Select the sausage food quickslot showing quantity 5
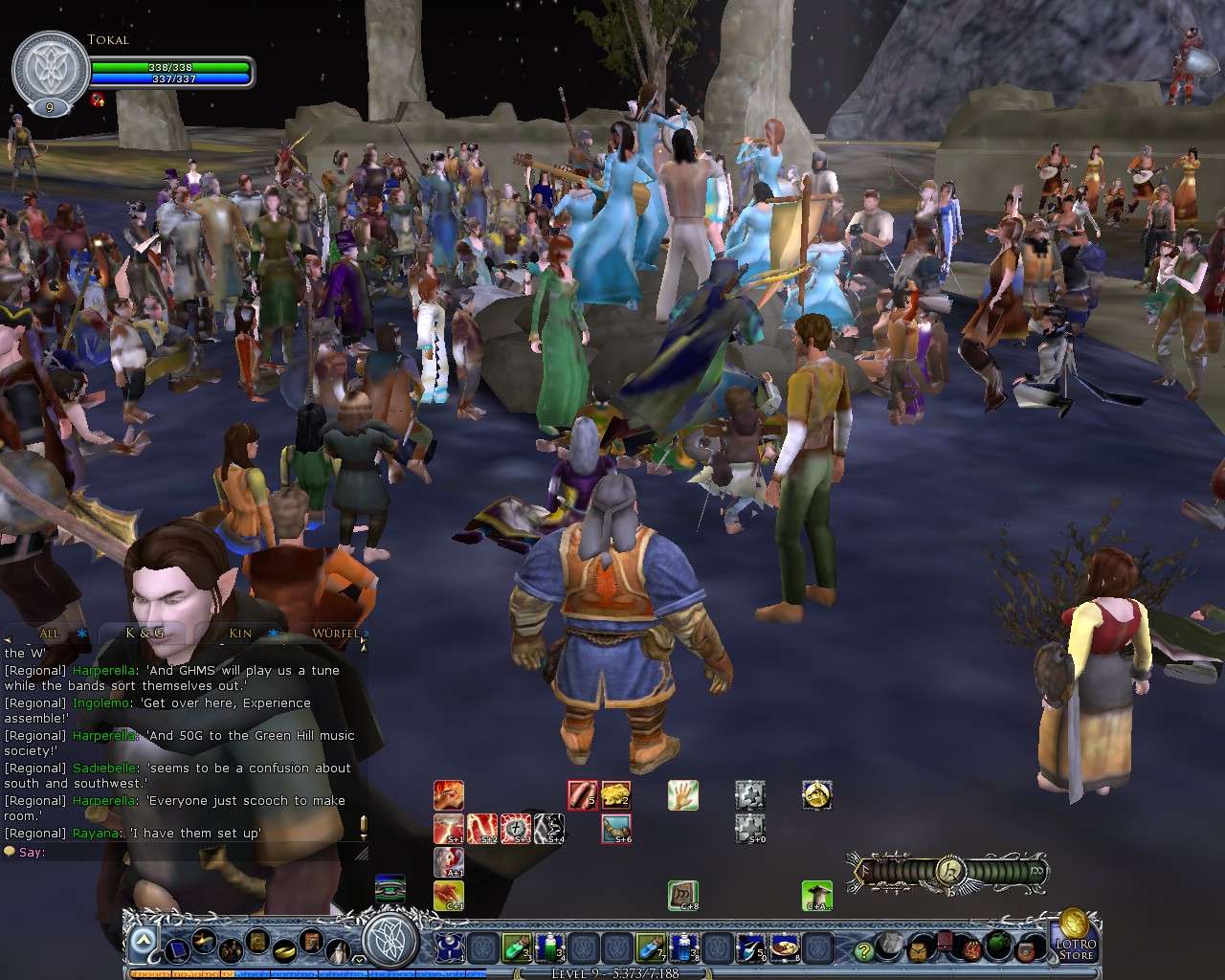 582,794
